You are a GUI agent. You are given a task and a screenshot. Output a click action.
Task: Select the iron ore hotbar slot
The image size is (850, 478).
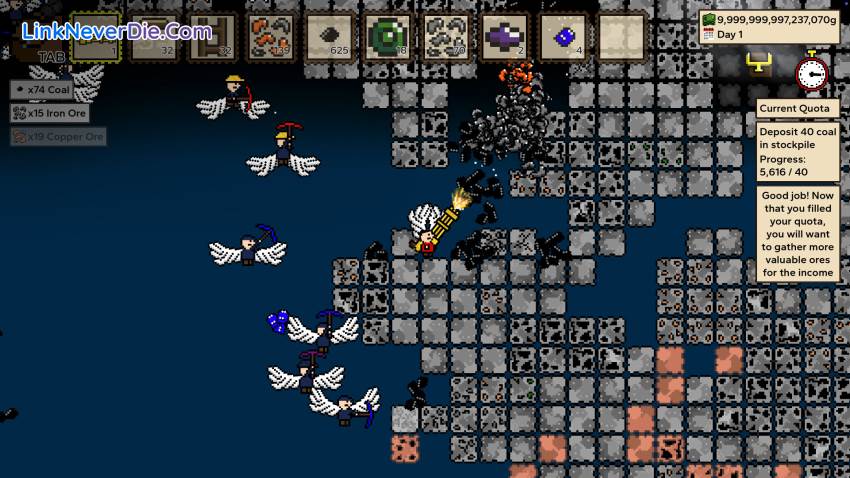pos(446,37)
